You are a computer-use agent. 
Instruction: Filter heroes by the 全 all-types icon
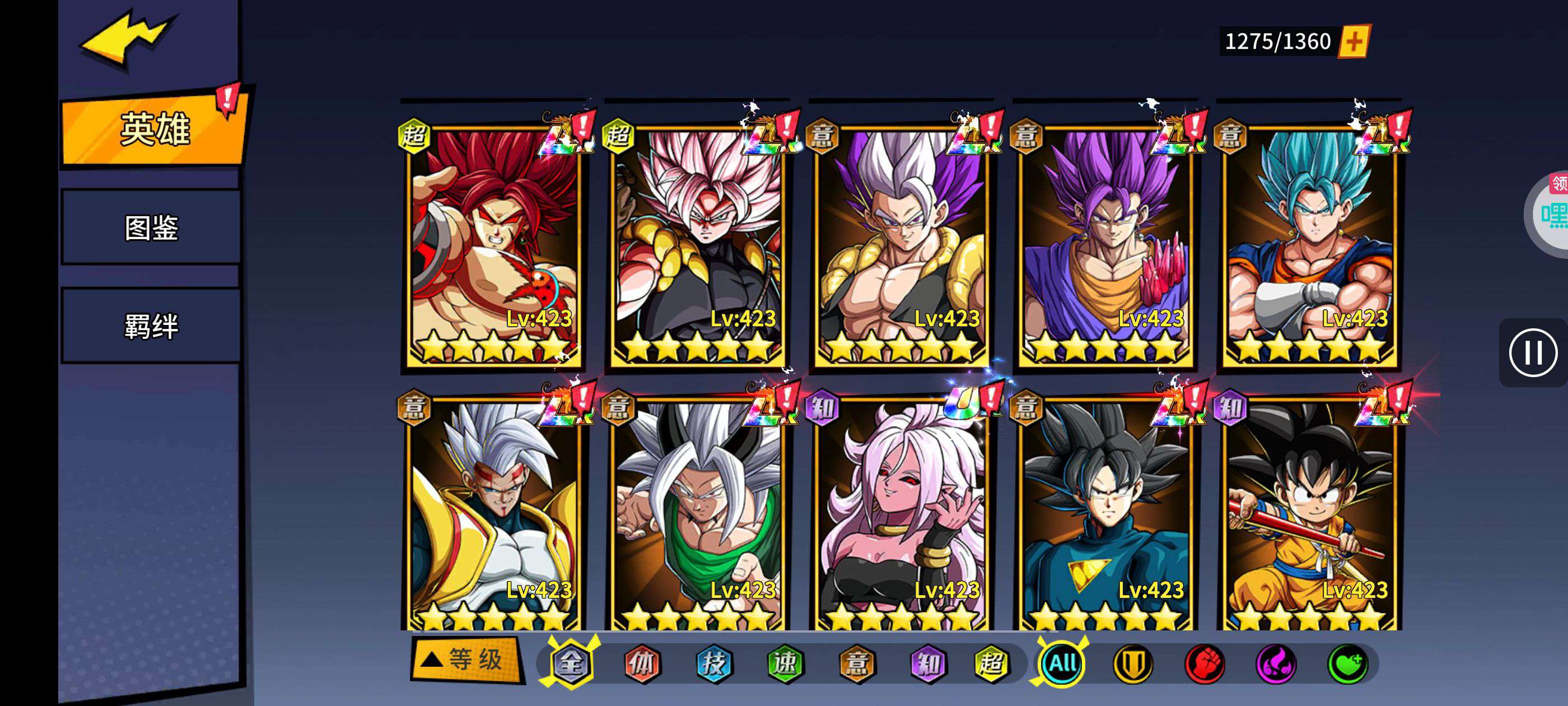pyautogui.click(x=570, y=663)
